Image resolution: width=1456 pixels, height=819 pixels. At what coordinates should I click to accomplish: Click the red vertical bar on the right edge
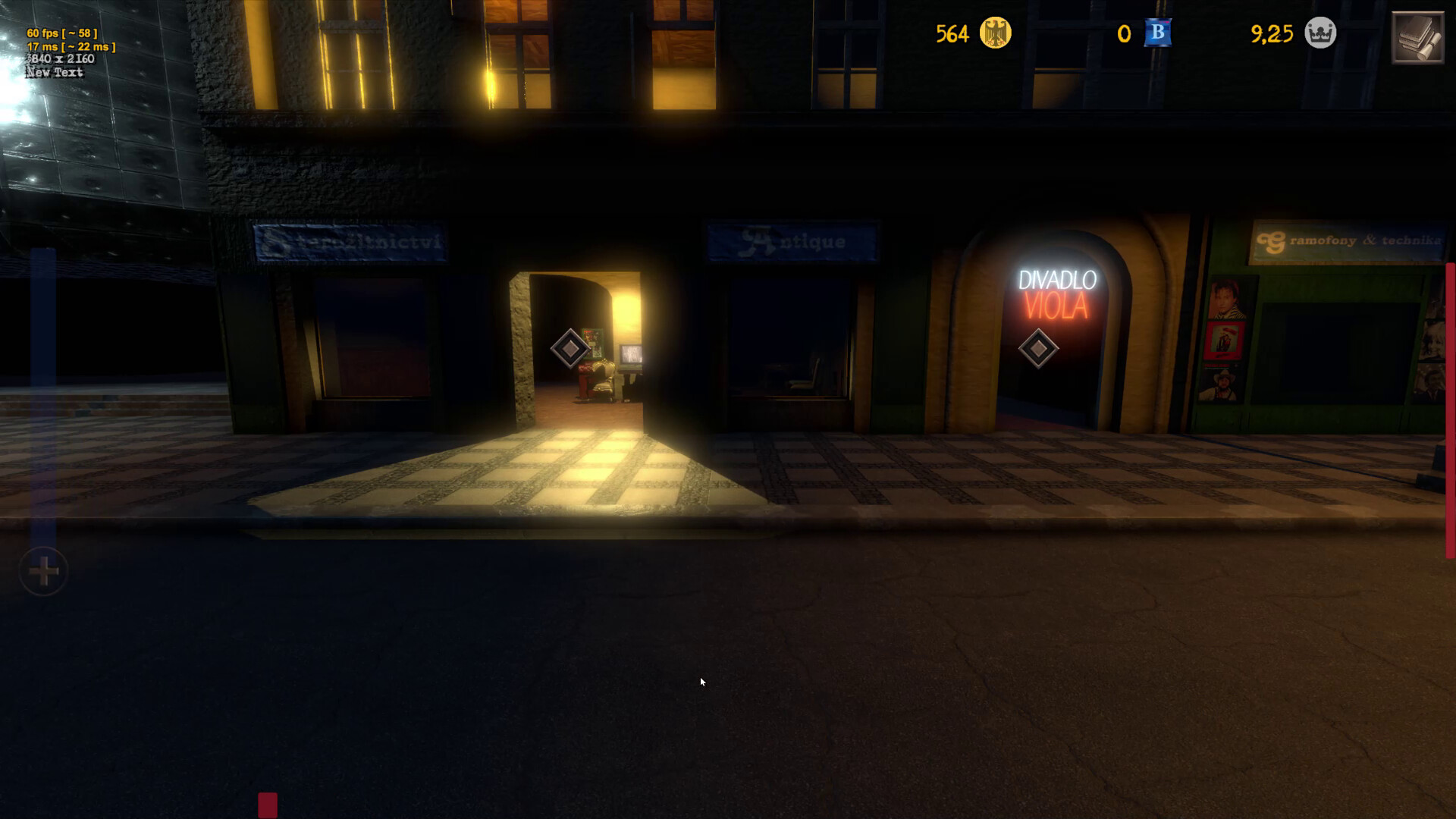1449,394
